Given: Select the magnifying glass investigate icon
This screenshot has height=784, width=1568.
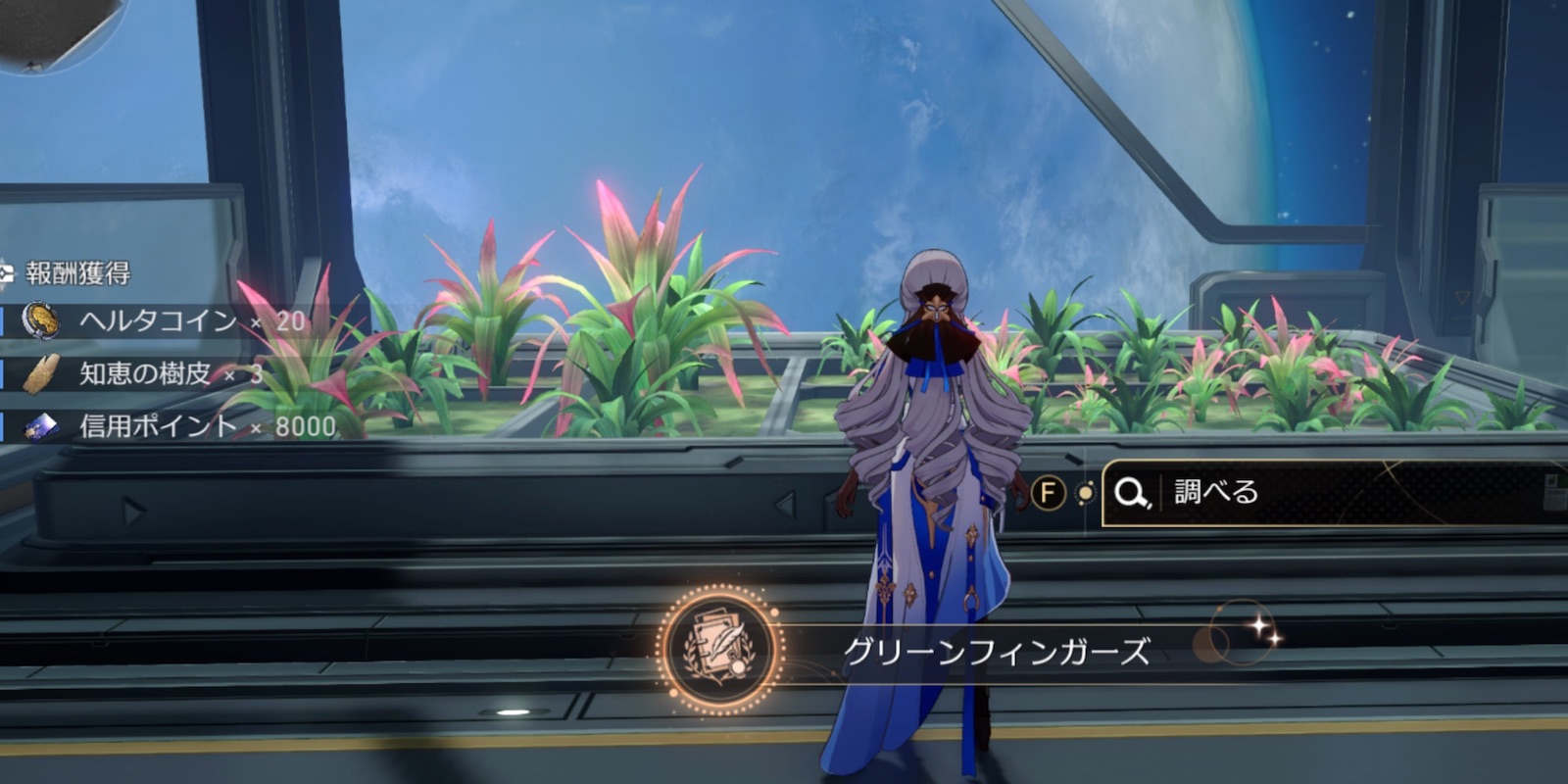Looking at the screenshot, I should pyautogui.click(x=1131, y=493).
